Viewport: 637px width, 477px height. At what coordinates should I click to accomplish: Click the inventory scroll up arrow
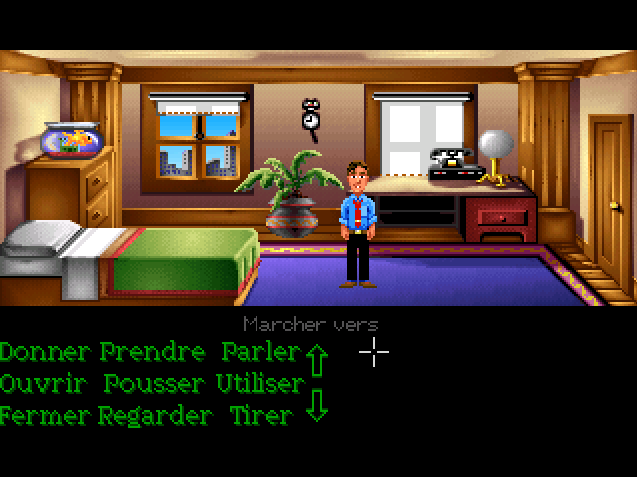pos(317,357)
